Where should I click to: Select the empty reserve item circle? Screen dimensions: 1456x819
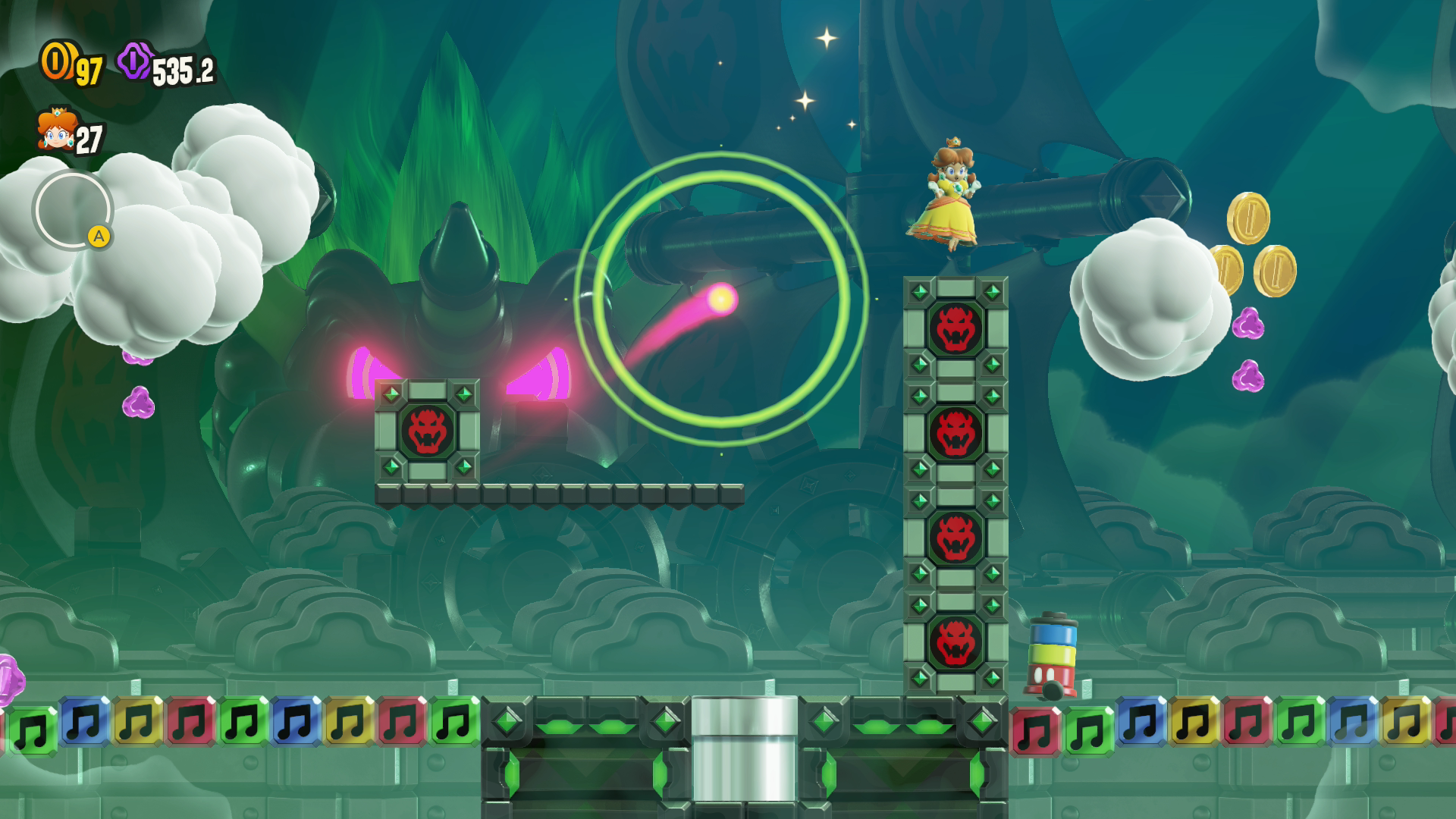[x=72, y=210]
